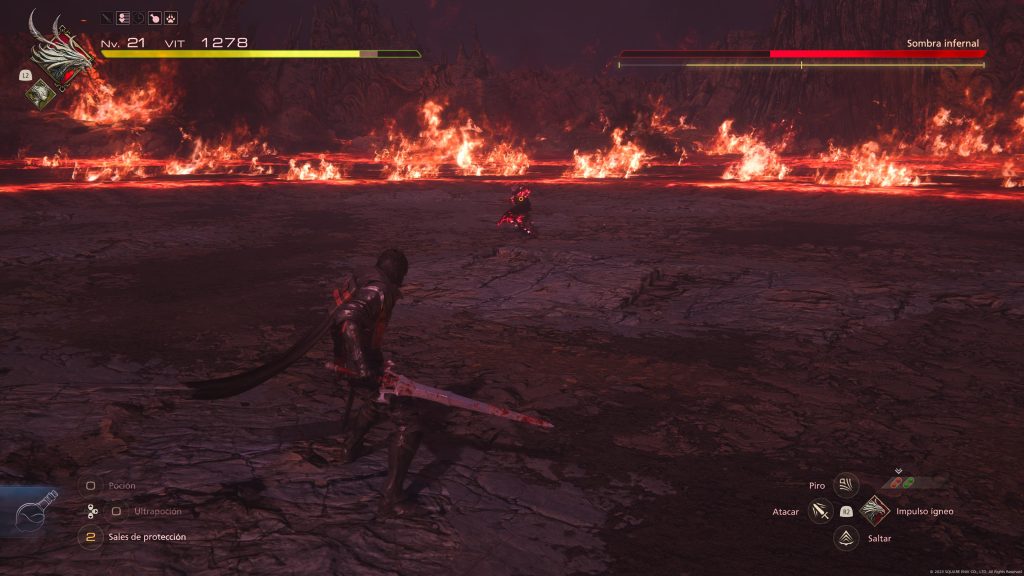Activate the Saltar jump icon
This screenshot has width=1024, height=576.
coord(846,538)
